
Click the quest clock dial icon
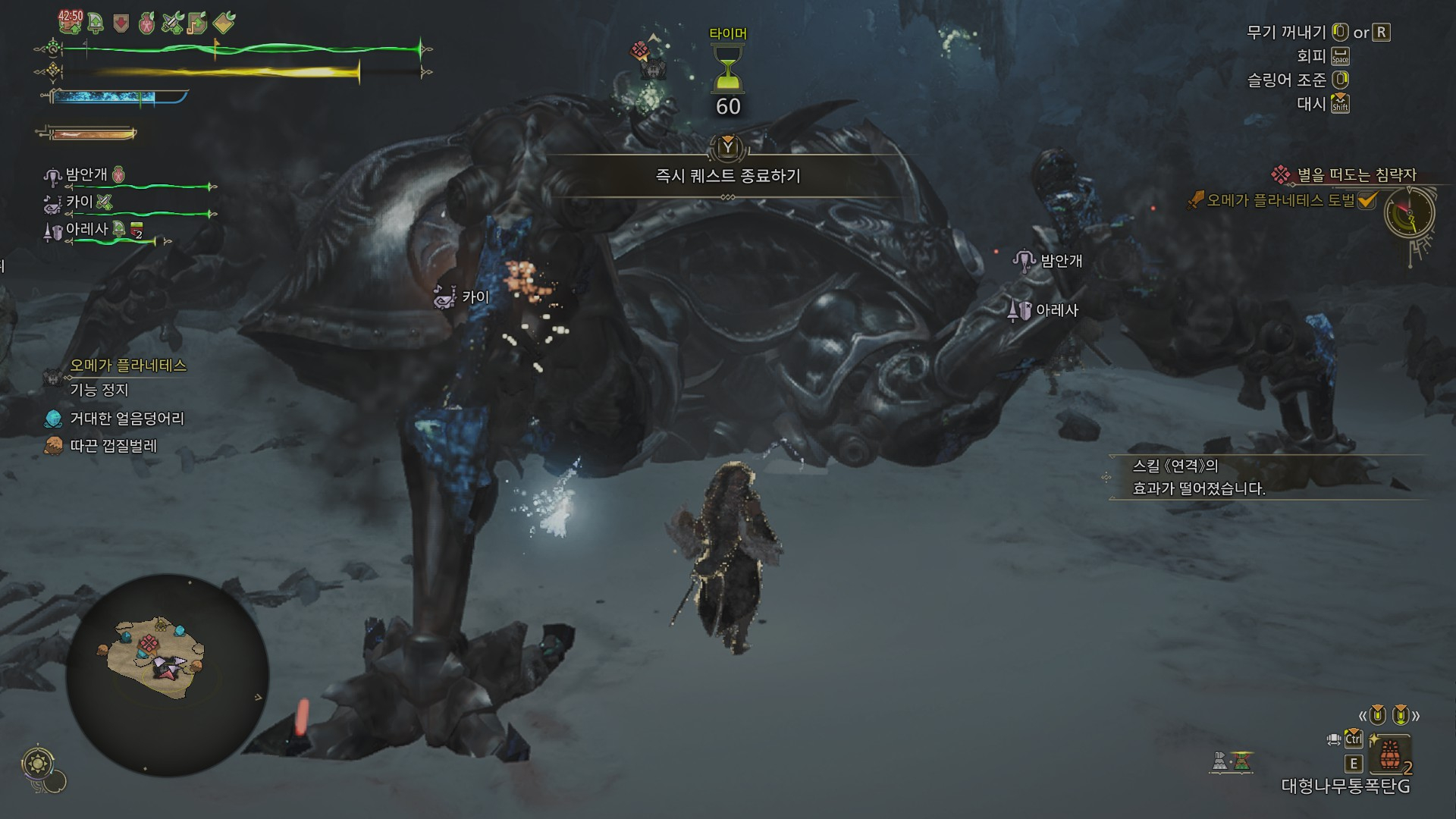tap(1410, 214)
